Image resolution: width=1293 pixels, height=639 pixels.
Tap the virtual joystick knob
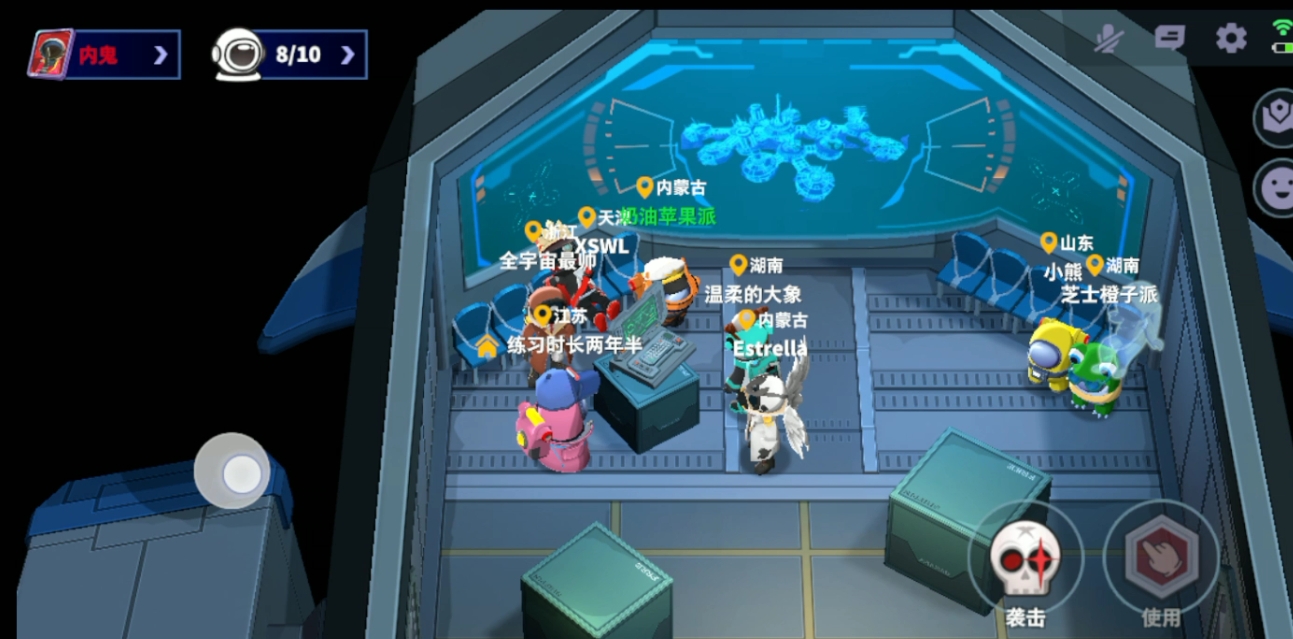pyautogui.click(x=240, y=474)
